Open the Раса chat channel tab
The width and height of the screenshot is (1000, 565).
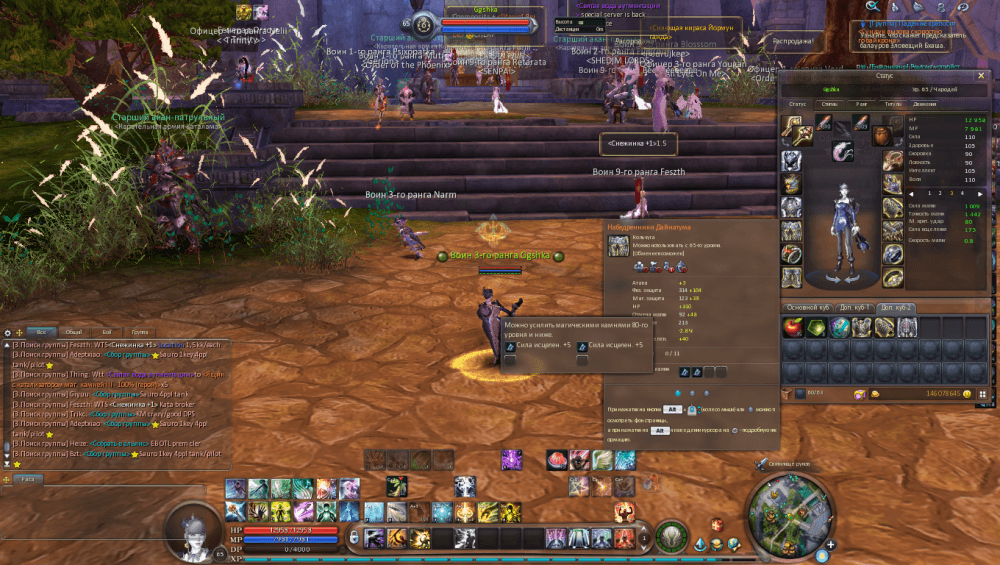coord(25,479)
